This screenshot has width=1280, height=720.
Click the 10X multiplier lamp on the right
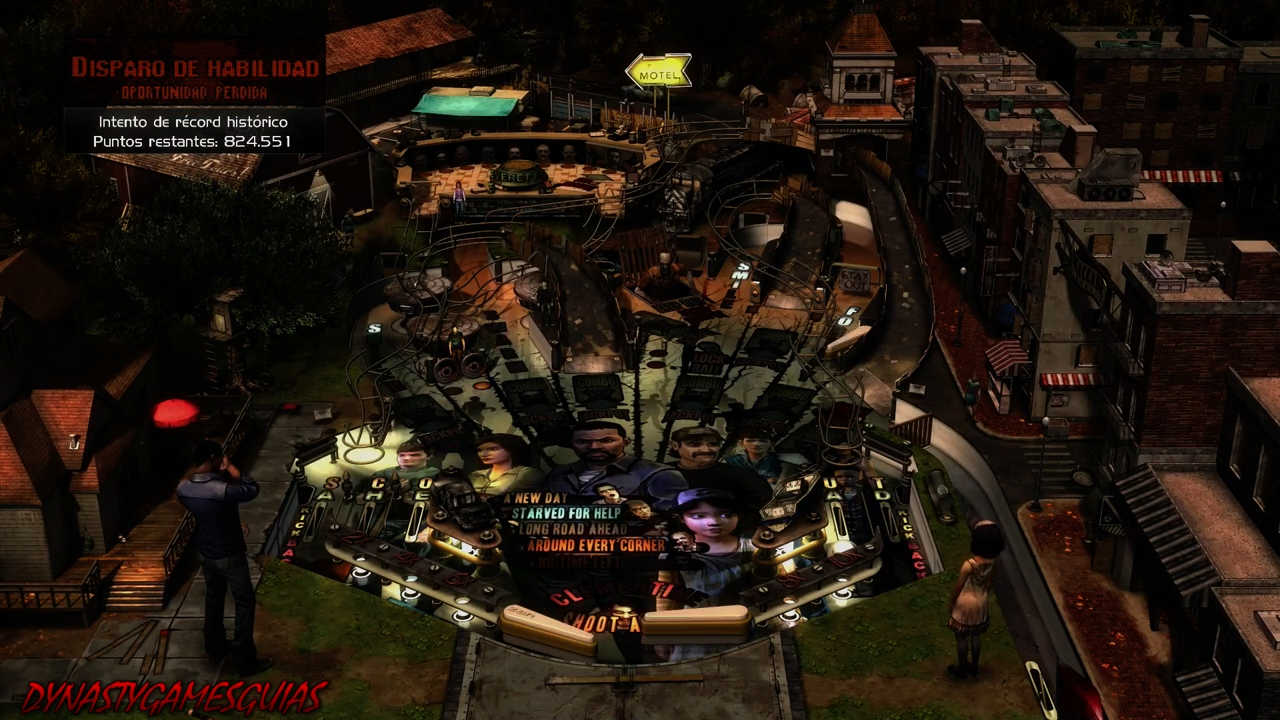tap(841, 557)
